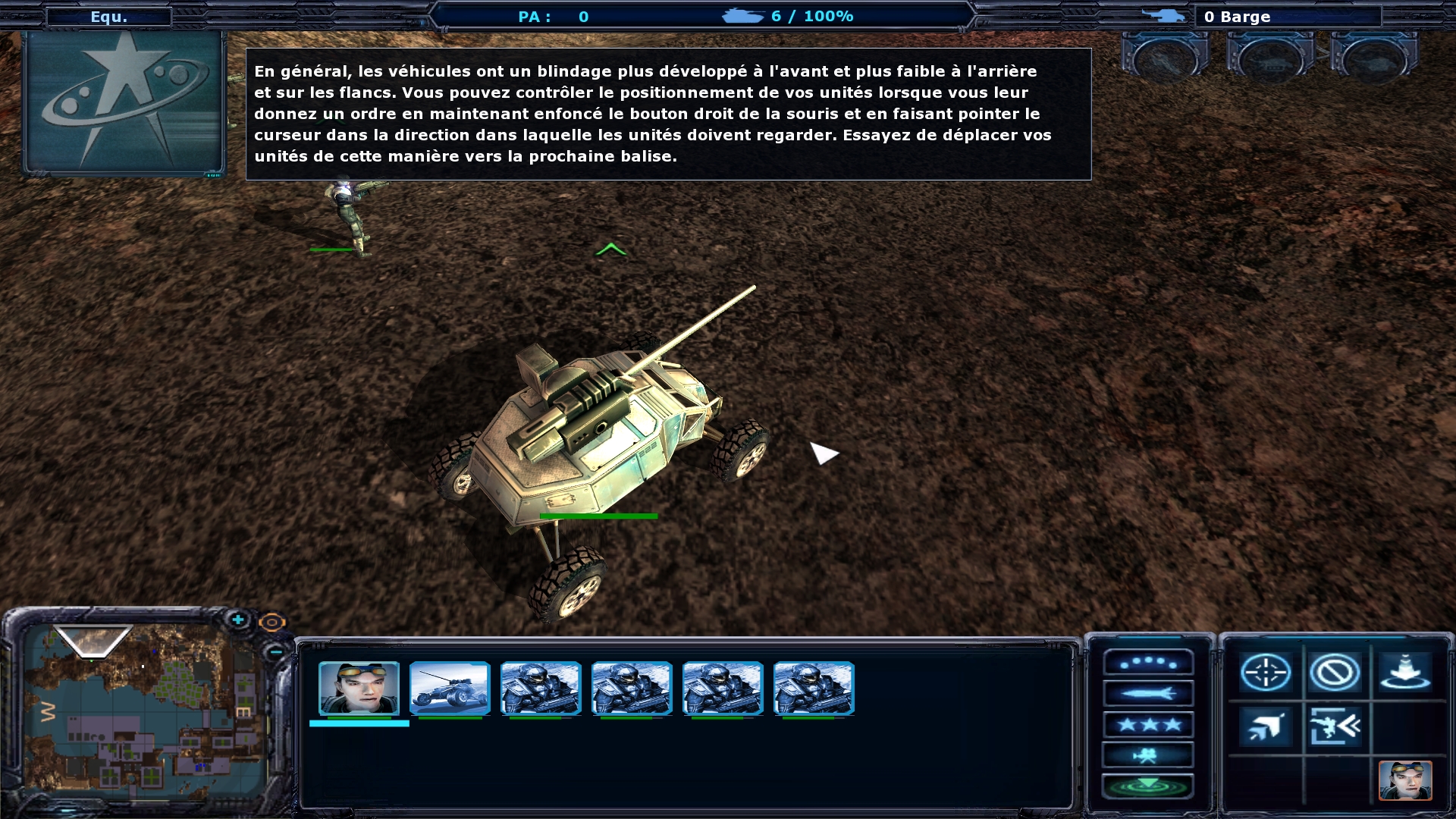
Task: Select the buggy vehicle unit portrait
Action: pyautogui.click(x=450, y=688)
